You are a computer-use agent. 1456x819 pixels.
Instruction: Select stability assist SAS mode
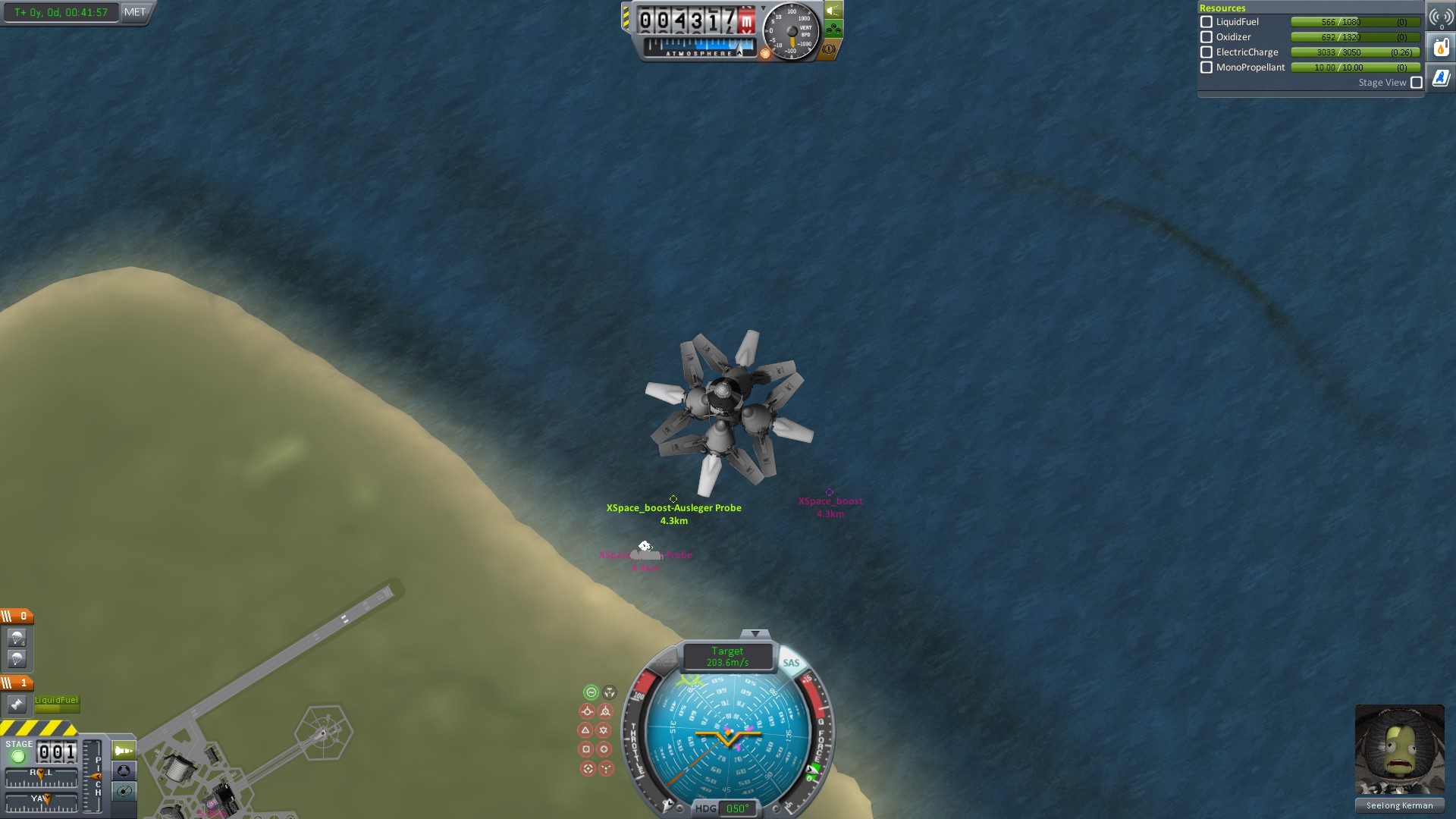coord(591,692)
